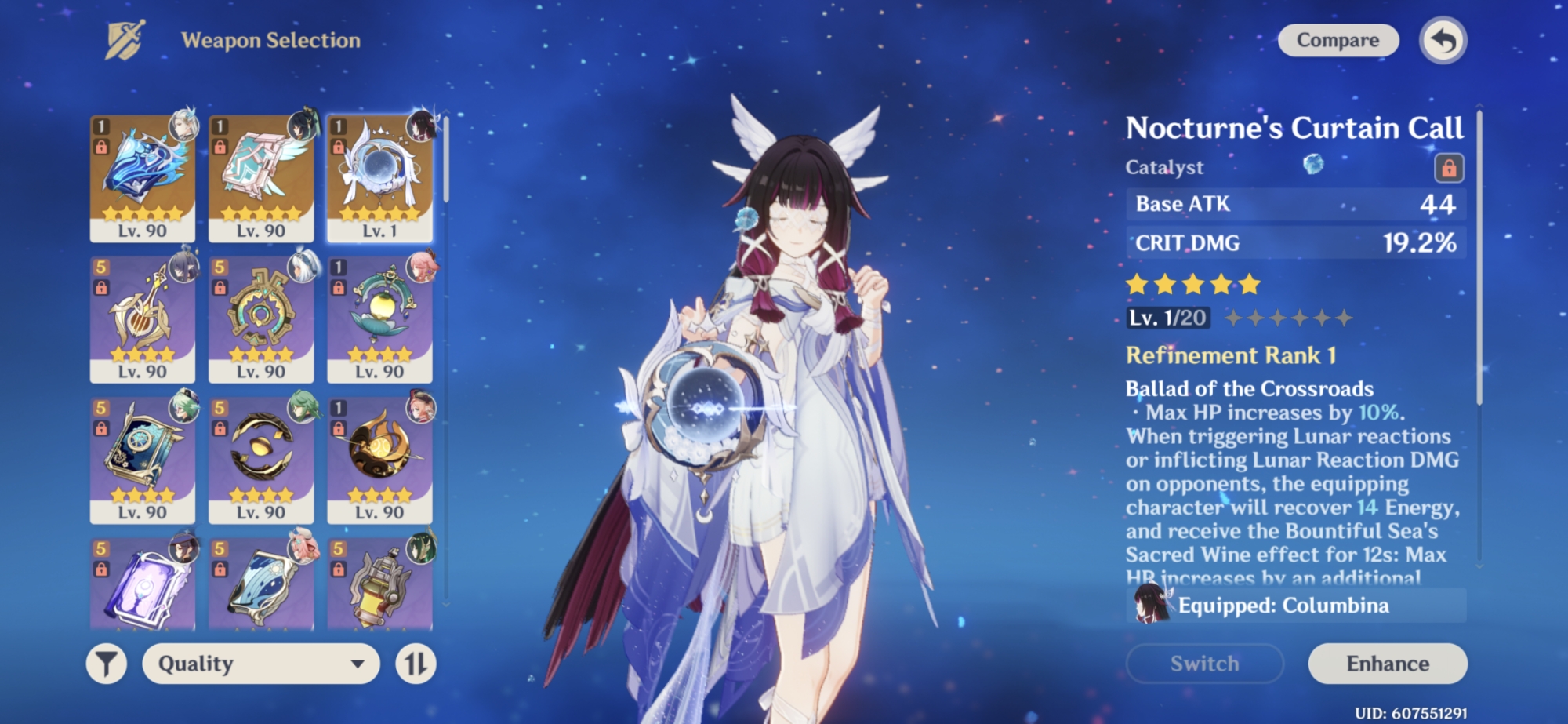
Task: Open the Compare weapons view
Action: click(1338, 40)
